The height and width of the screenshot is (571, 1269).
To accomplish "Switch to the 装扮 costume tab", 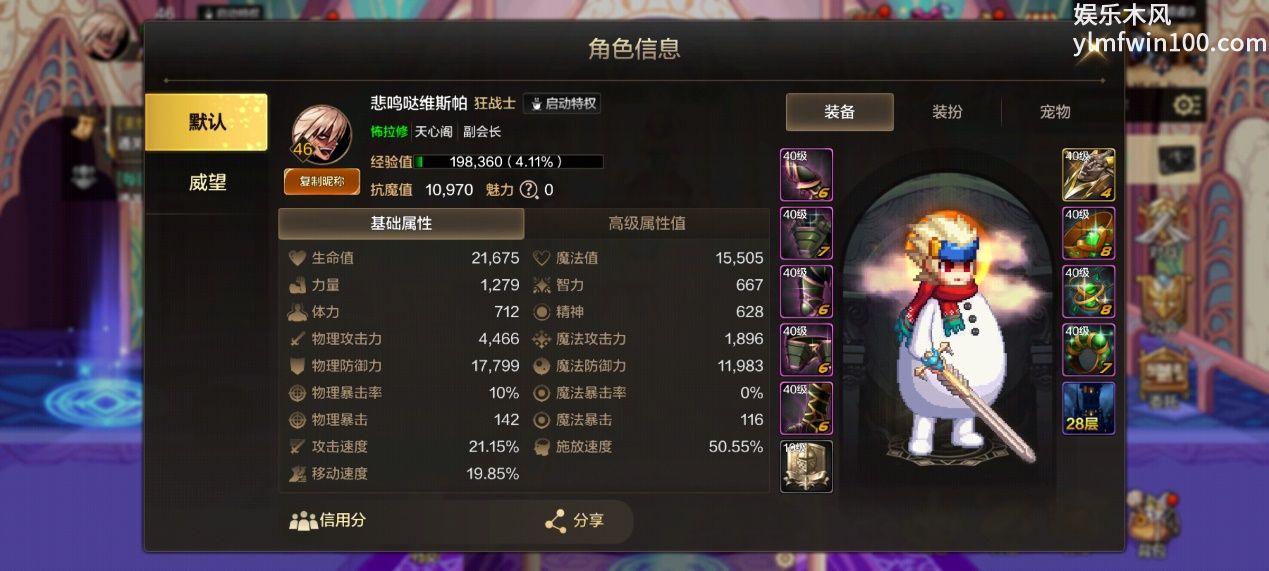I will pyautogui.click(x=947, y=112).
